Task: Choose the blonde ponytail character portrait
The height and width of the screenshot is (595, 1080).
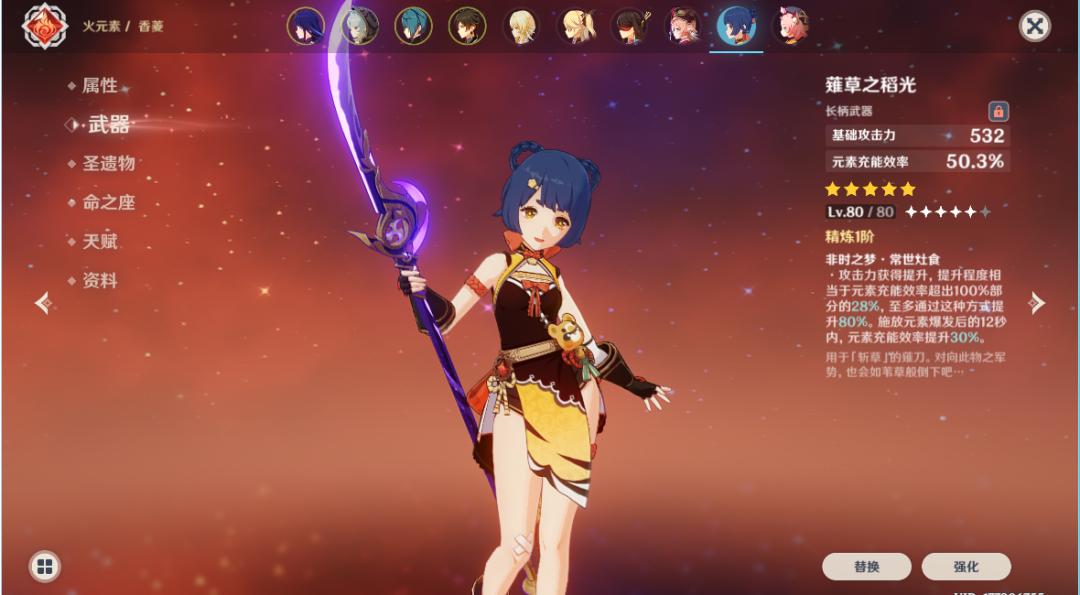Action: coord(575,26)
